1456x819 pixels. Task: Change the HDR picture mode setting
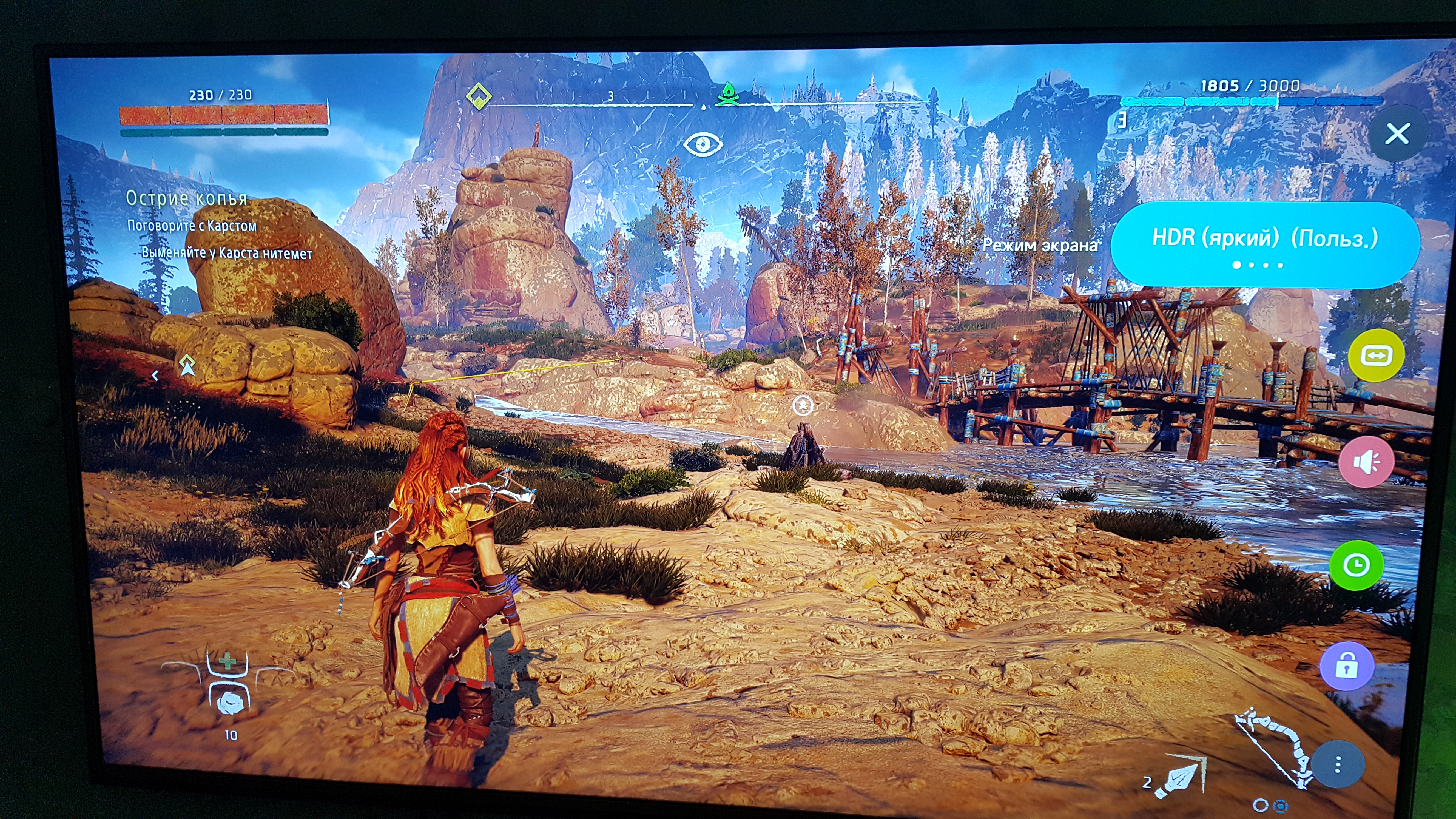click(x=1265, y=244)
